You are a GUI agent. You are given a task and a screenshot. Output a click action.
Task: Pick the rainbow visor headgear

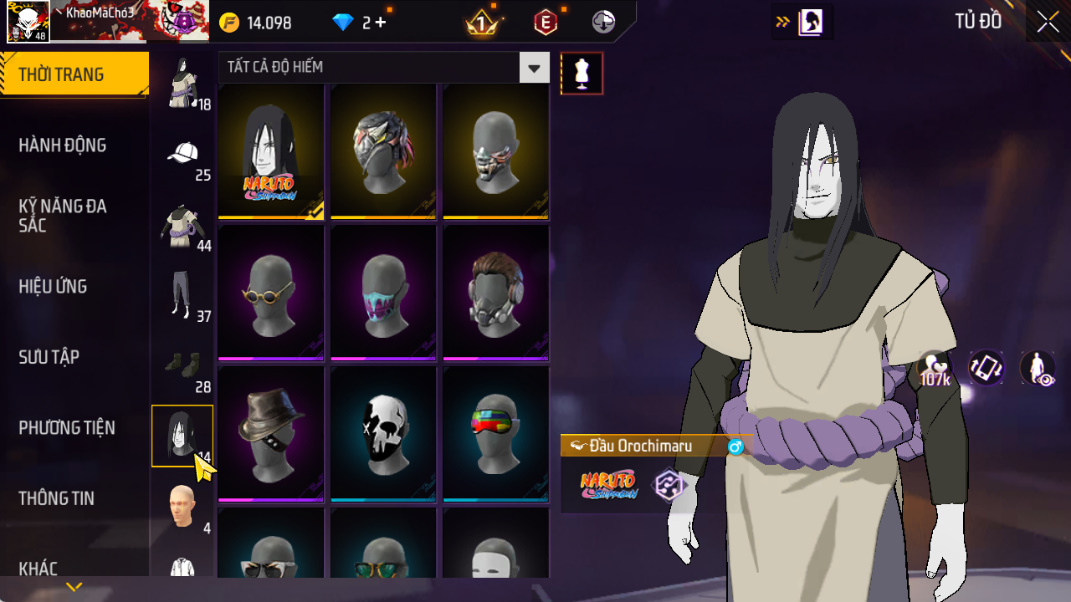click(x=496, y=432)
